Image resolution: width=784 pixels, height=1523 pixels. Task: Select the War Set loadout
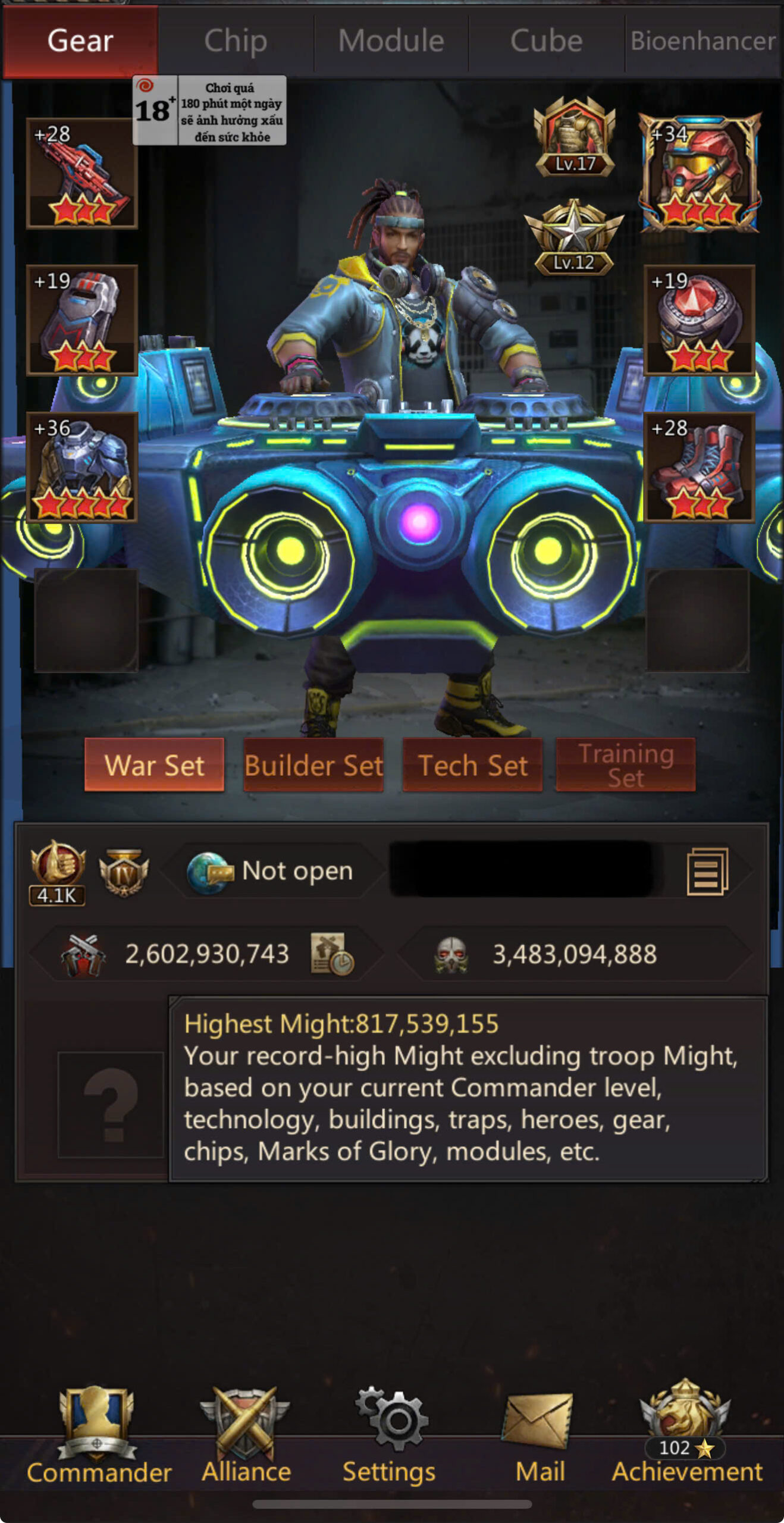click(155, 765)
